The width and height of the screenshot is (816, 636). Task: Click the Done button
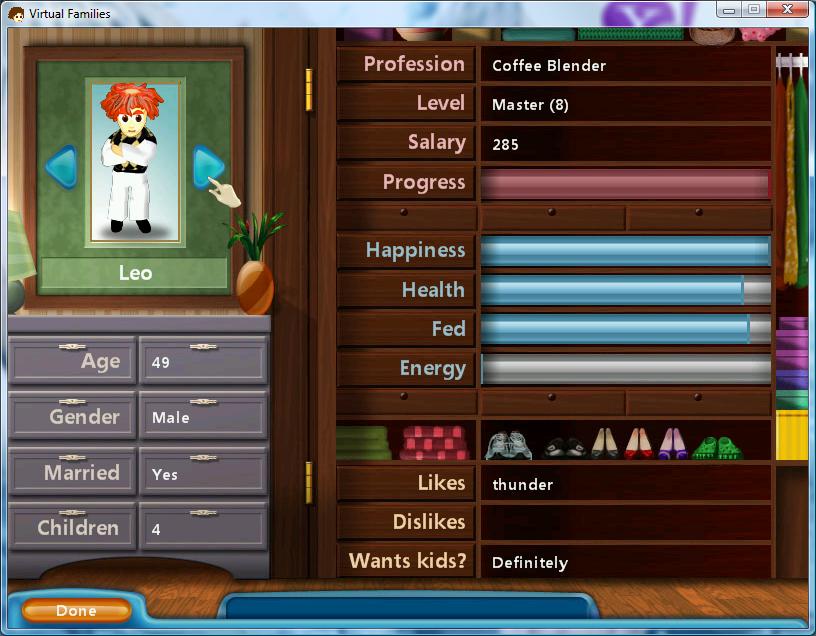click(76, 610)
